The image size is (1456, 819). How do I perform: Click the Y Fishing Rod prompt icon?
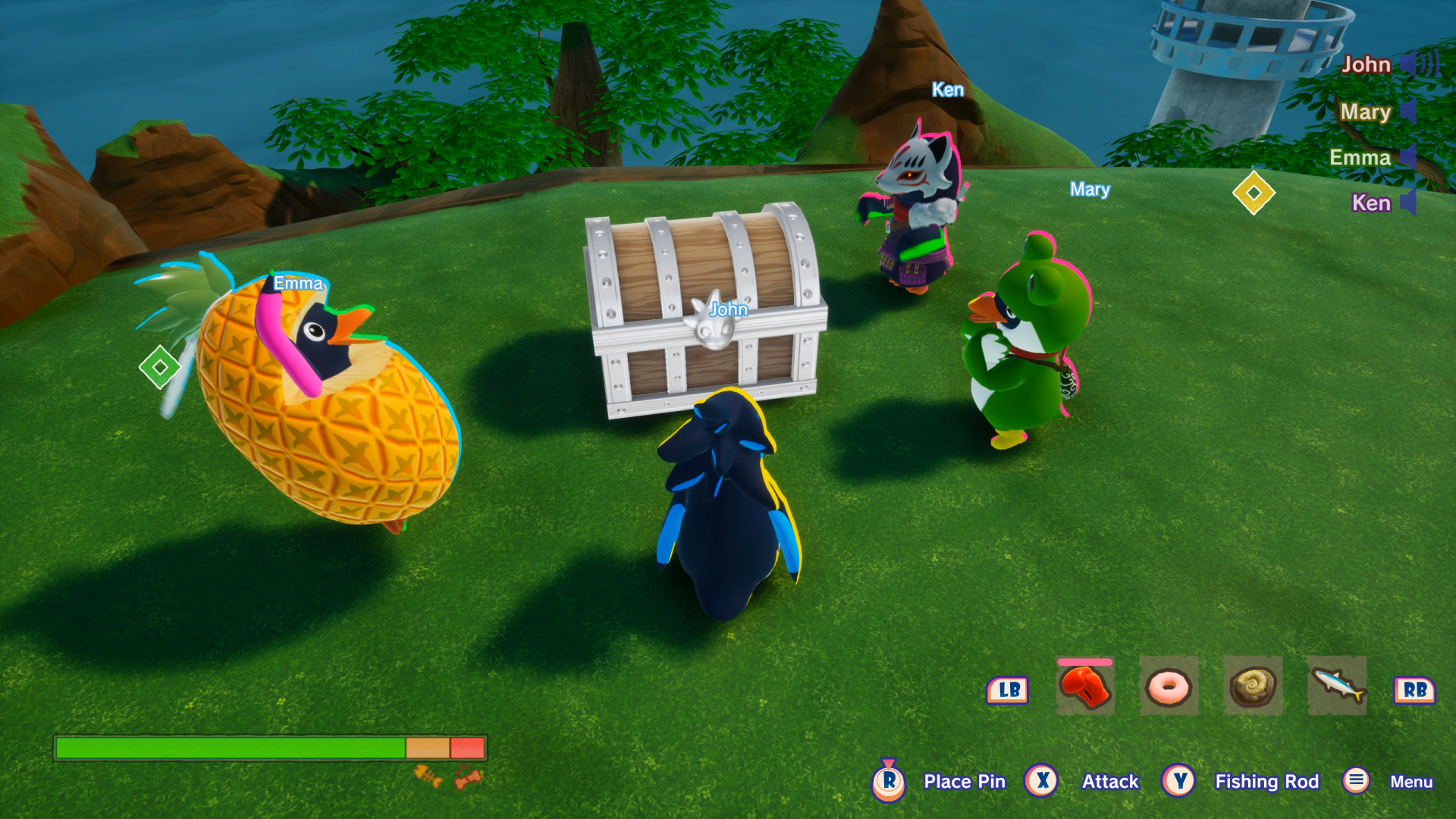coord(1178,781)
